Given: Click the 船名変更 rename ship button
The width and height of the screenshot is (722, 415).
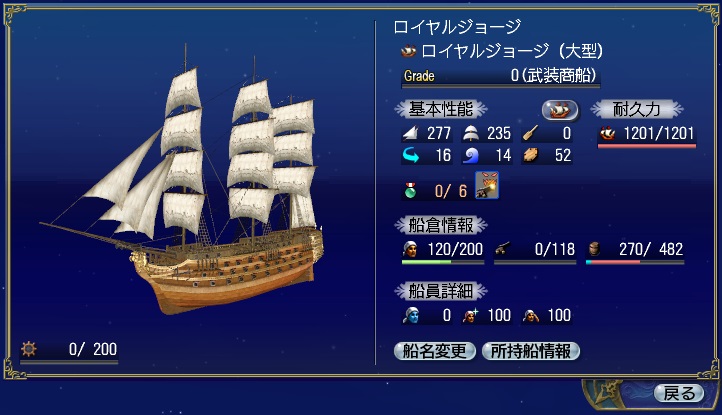Looking at the screenshot, I should coord(435,351).
